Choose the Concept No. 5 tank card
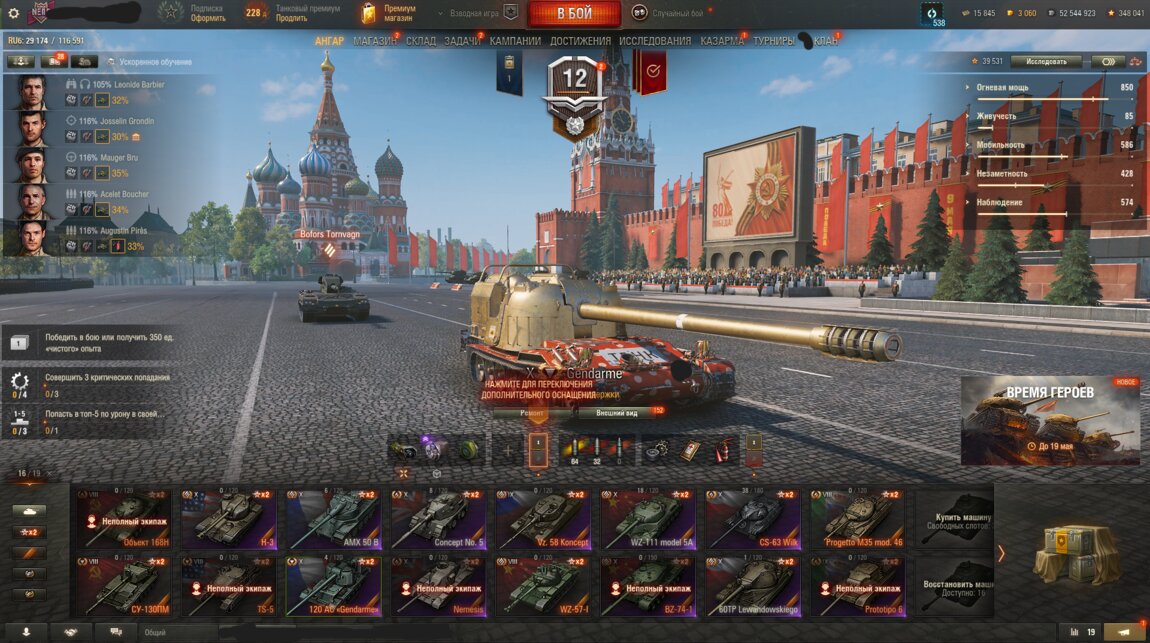1150x643 pixels. [438, 519]
